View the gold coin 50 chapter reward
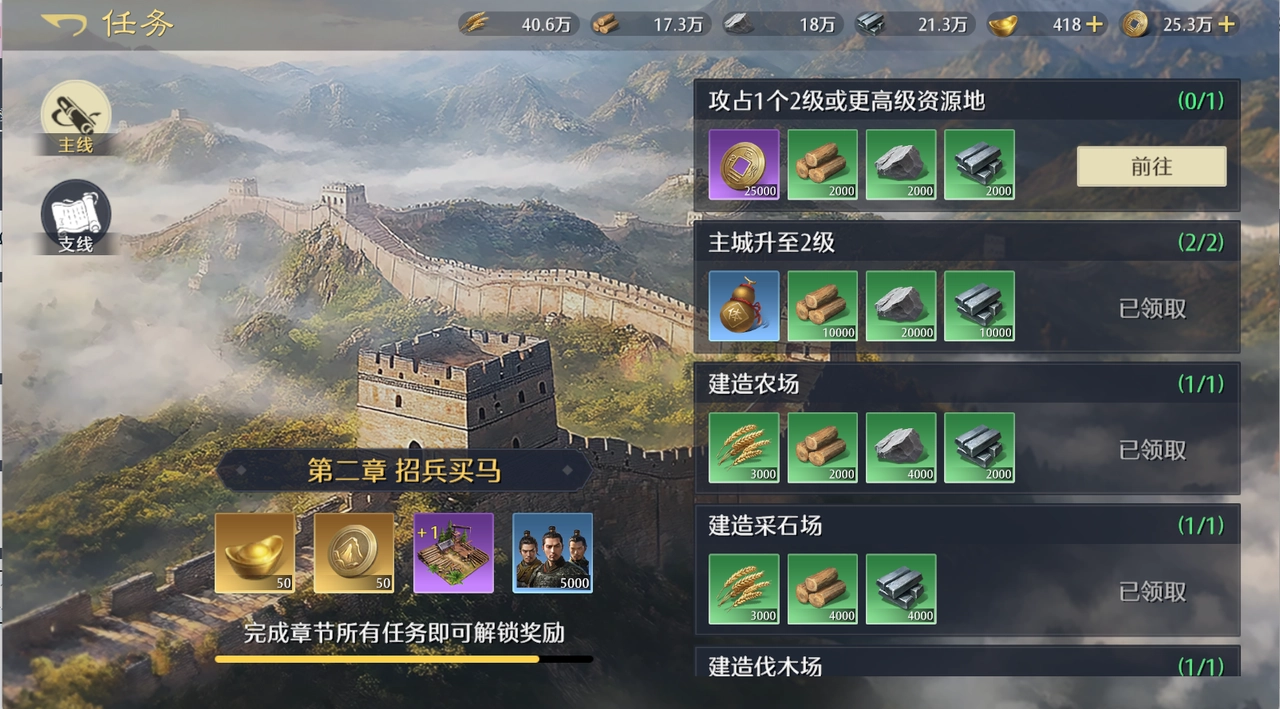 pyautogui.click(x=354, y=553)
